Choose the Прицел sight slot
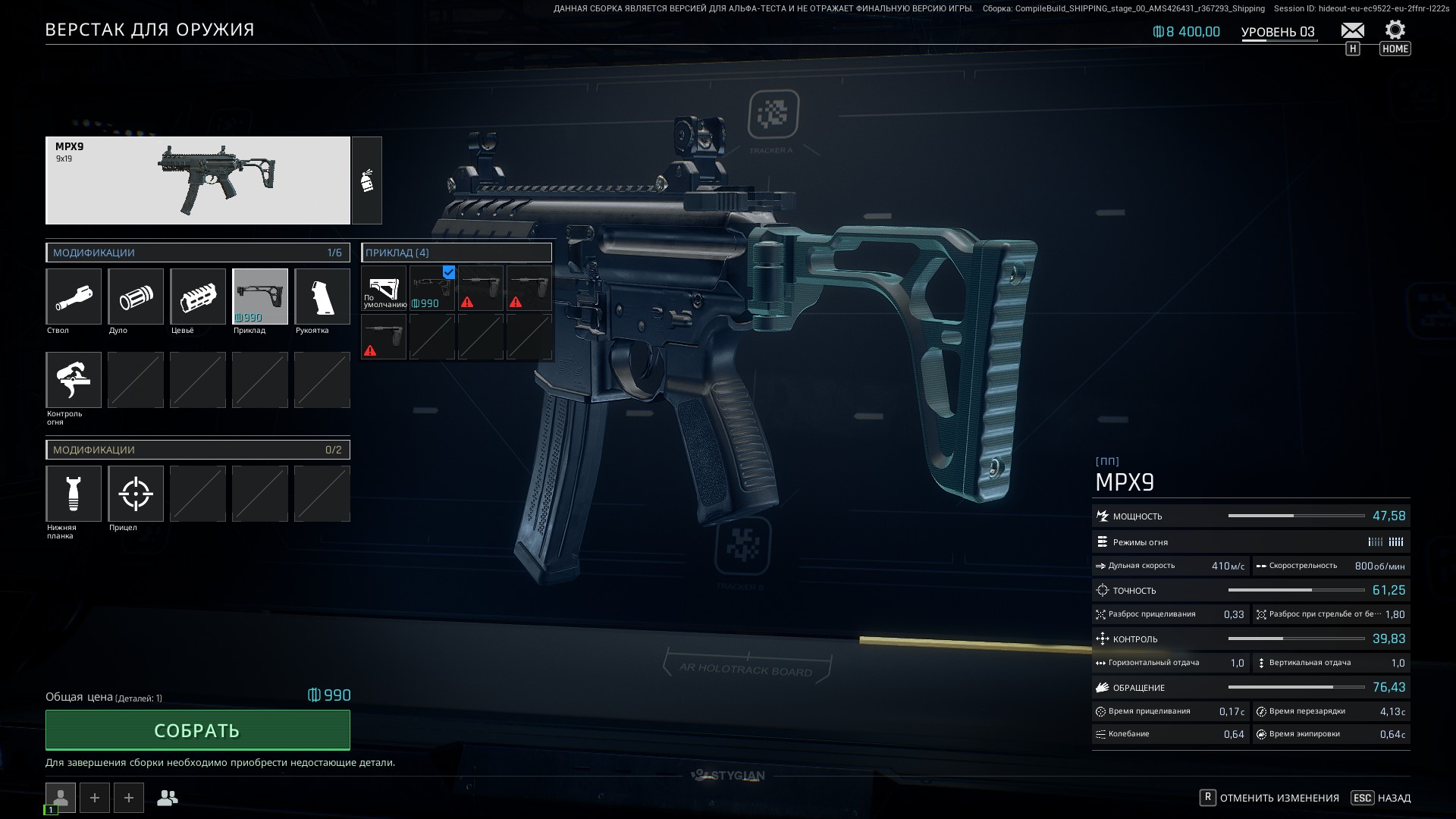 pos(136,494)
